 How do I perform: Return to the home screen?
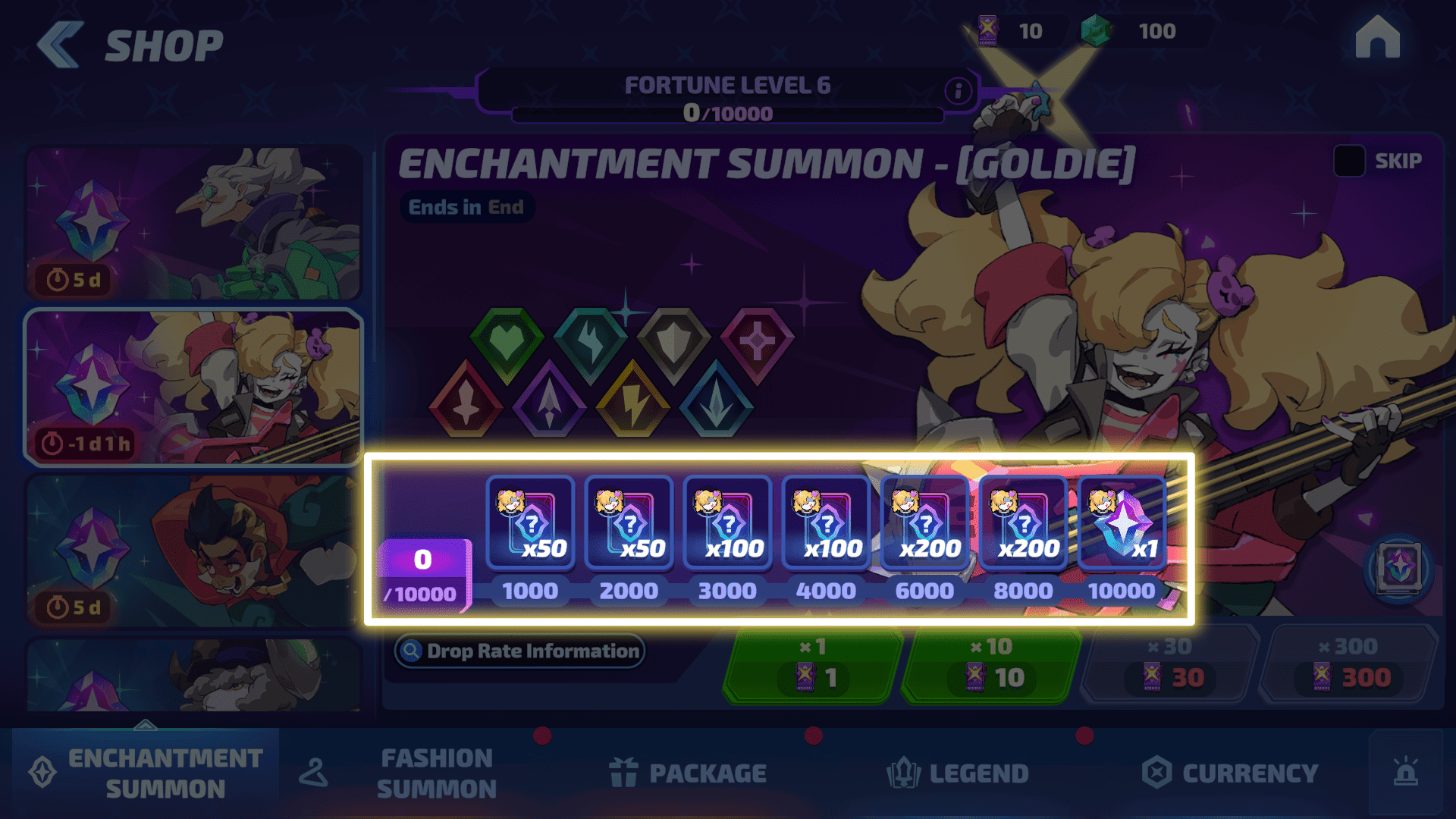click(1377, 38)
